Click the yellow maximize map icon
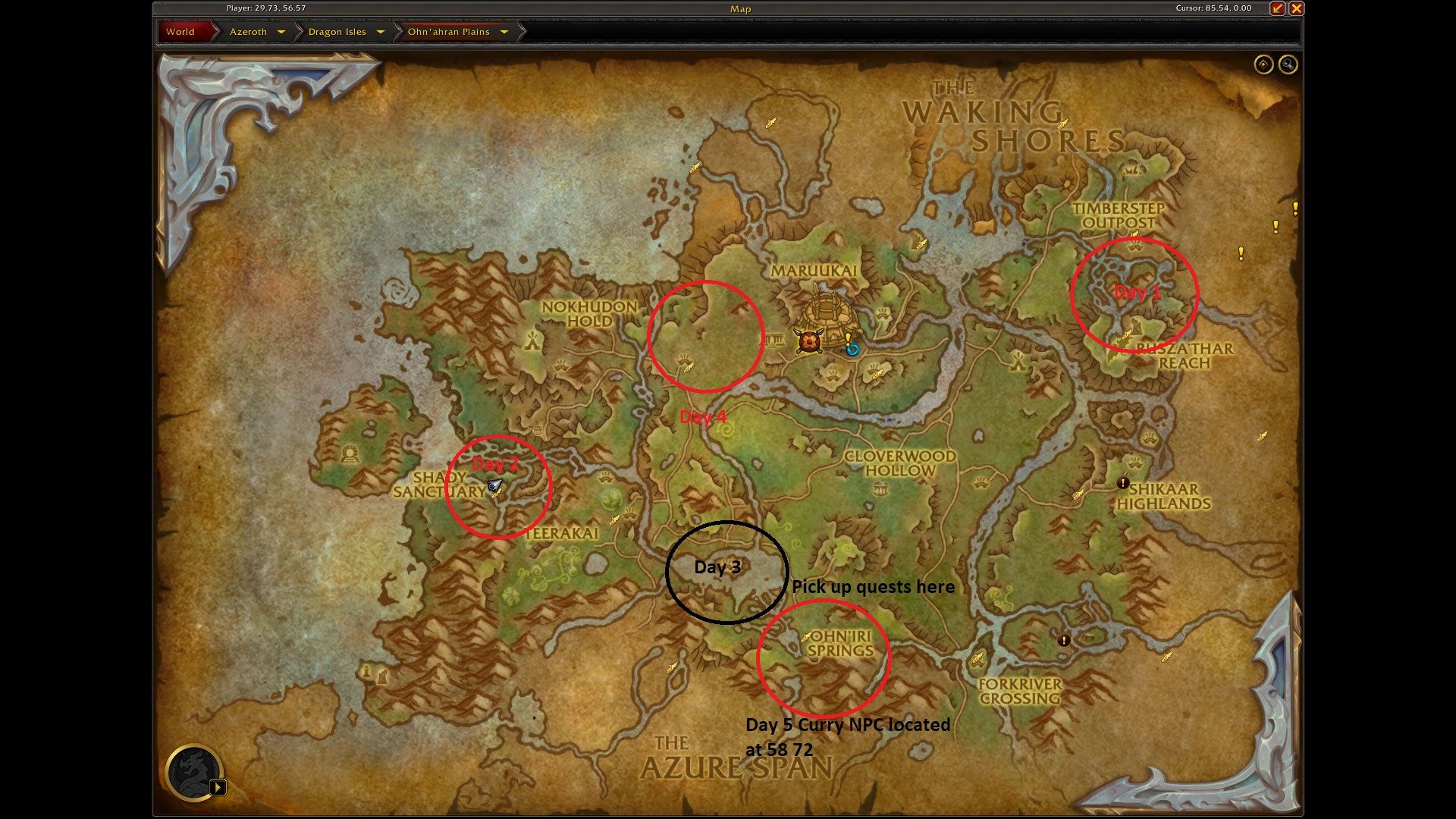 (x=1278, y=9)
